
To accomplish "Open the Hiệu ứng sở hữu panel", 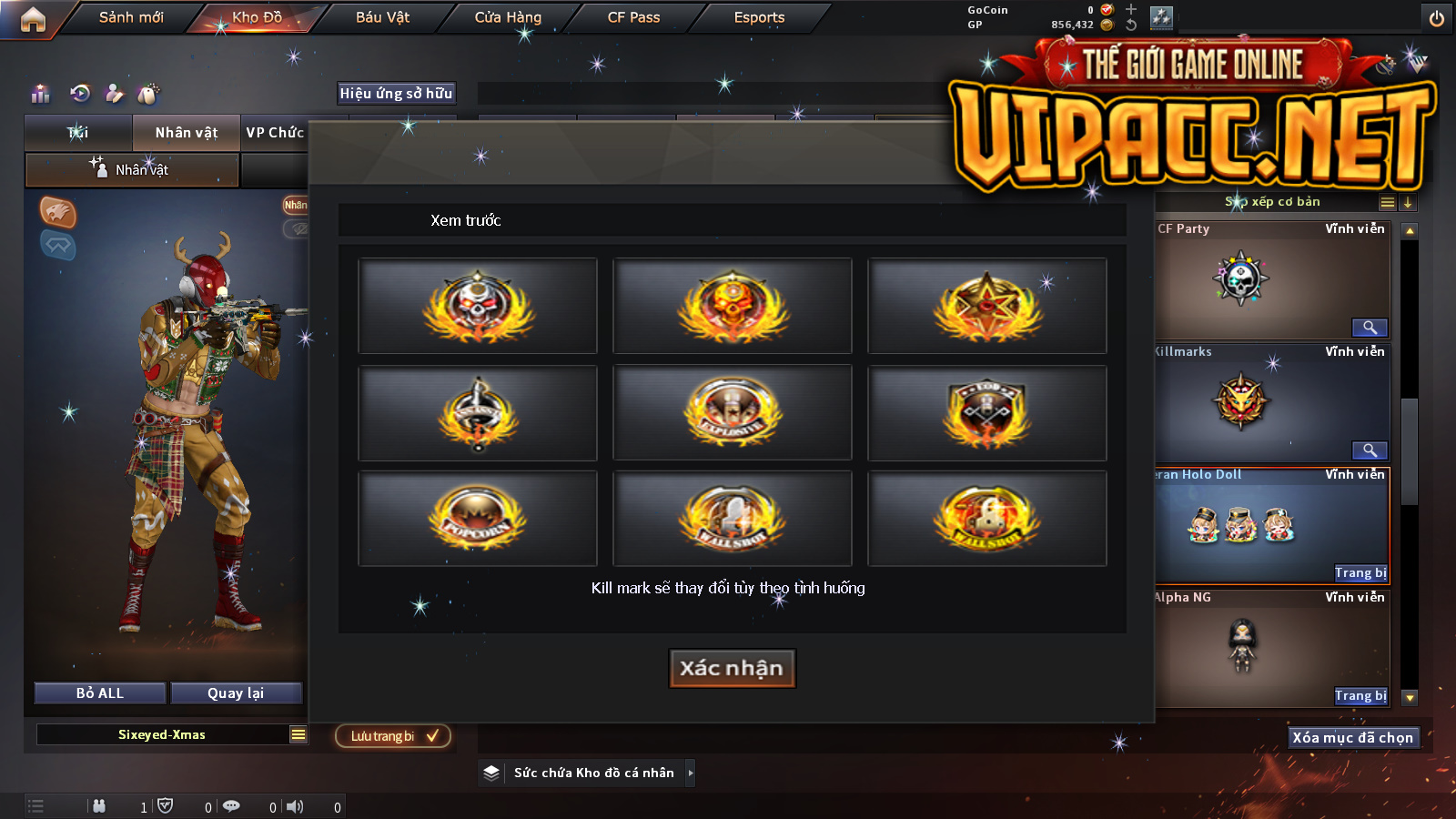I will point(396,93).
